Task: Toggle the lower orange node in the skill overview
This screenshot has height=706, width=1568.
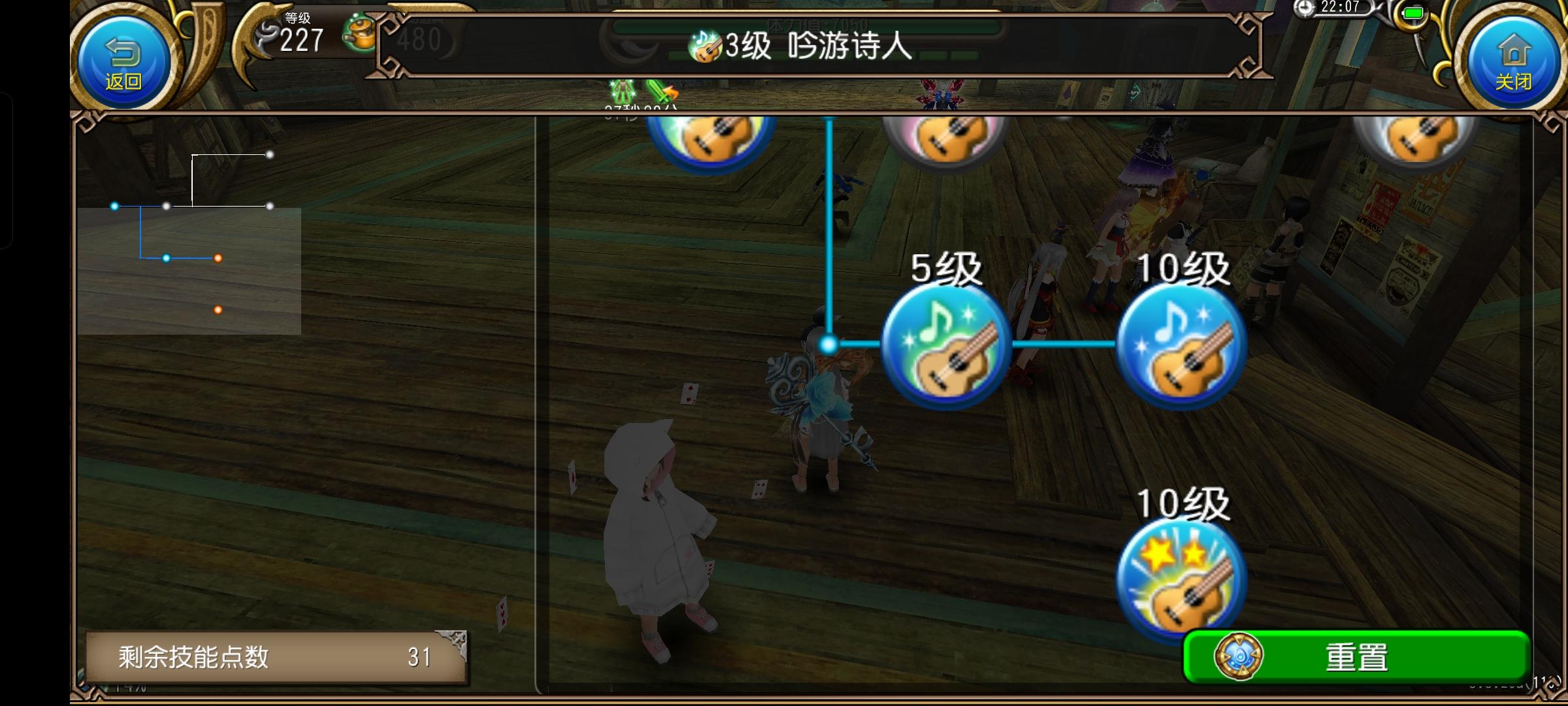Action: [218, 309]
